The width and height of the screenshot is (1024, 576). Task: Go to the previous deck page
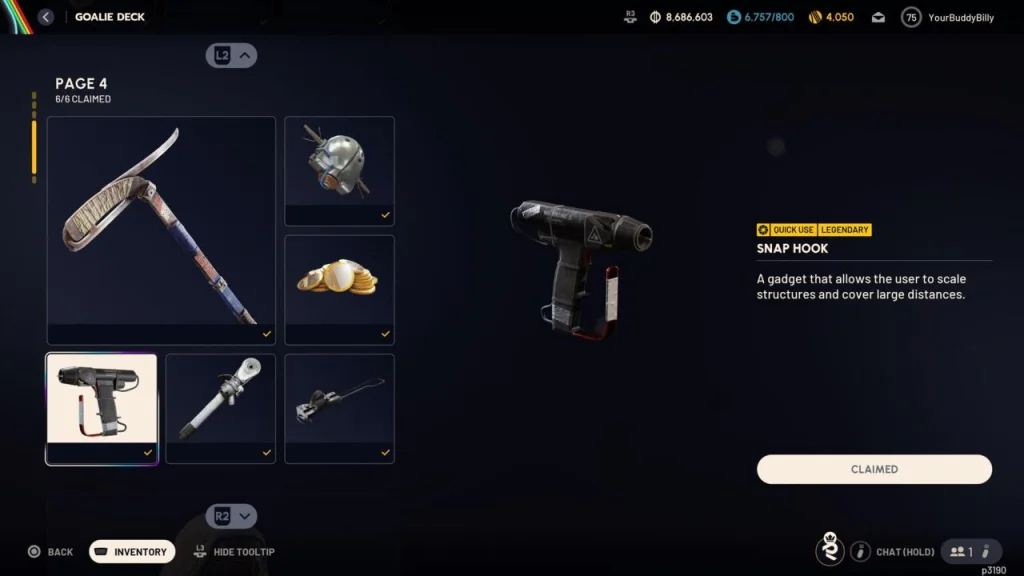coord(232,56)
